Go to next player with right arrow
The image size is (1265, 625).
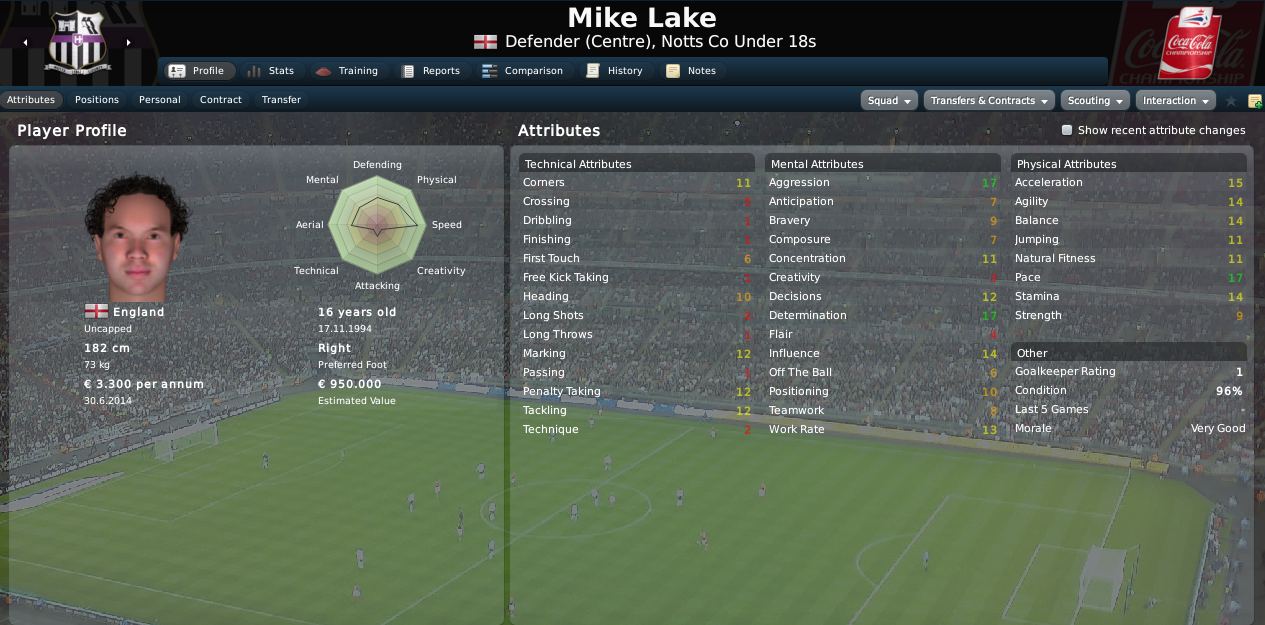129,43
